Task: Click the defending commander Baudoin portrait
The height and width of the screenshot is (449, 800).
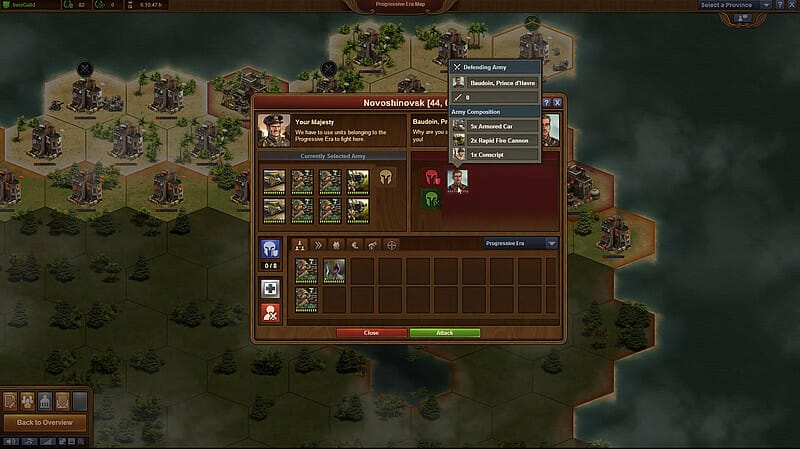Action: point(458,180)
